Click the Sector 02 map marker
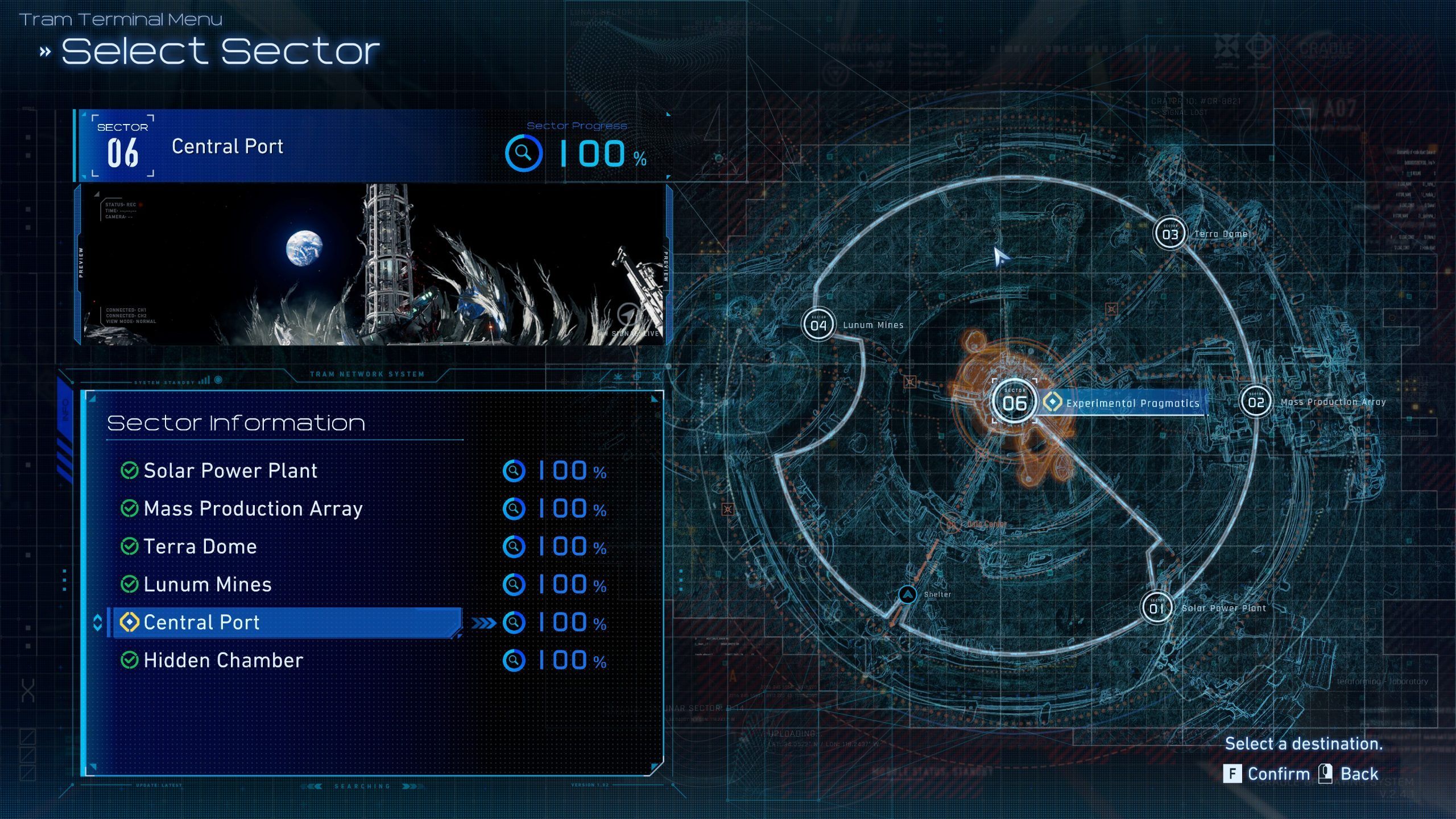Image resolution: width=1456 pixels, height=819 pixels. [x=1256, y=402]
